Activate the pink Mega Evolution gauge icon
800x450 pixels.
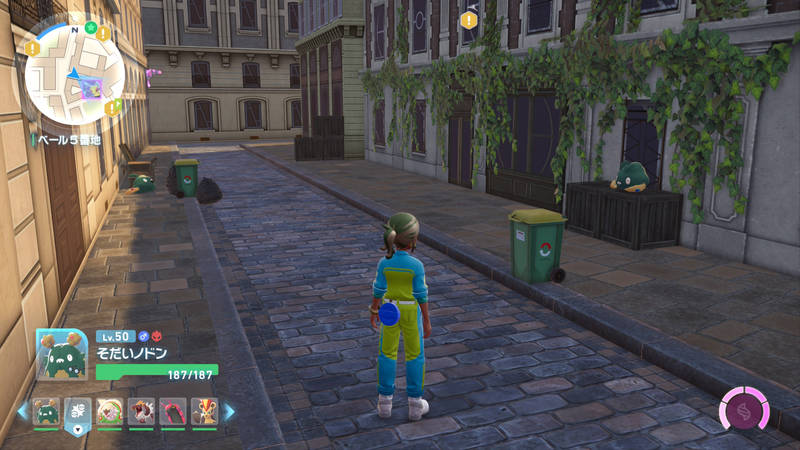click(745, 410)
